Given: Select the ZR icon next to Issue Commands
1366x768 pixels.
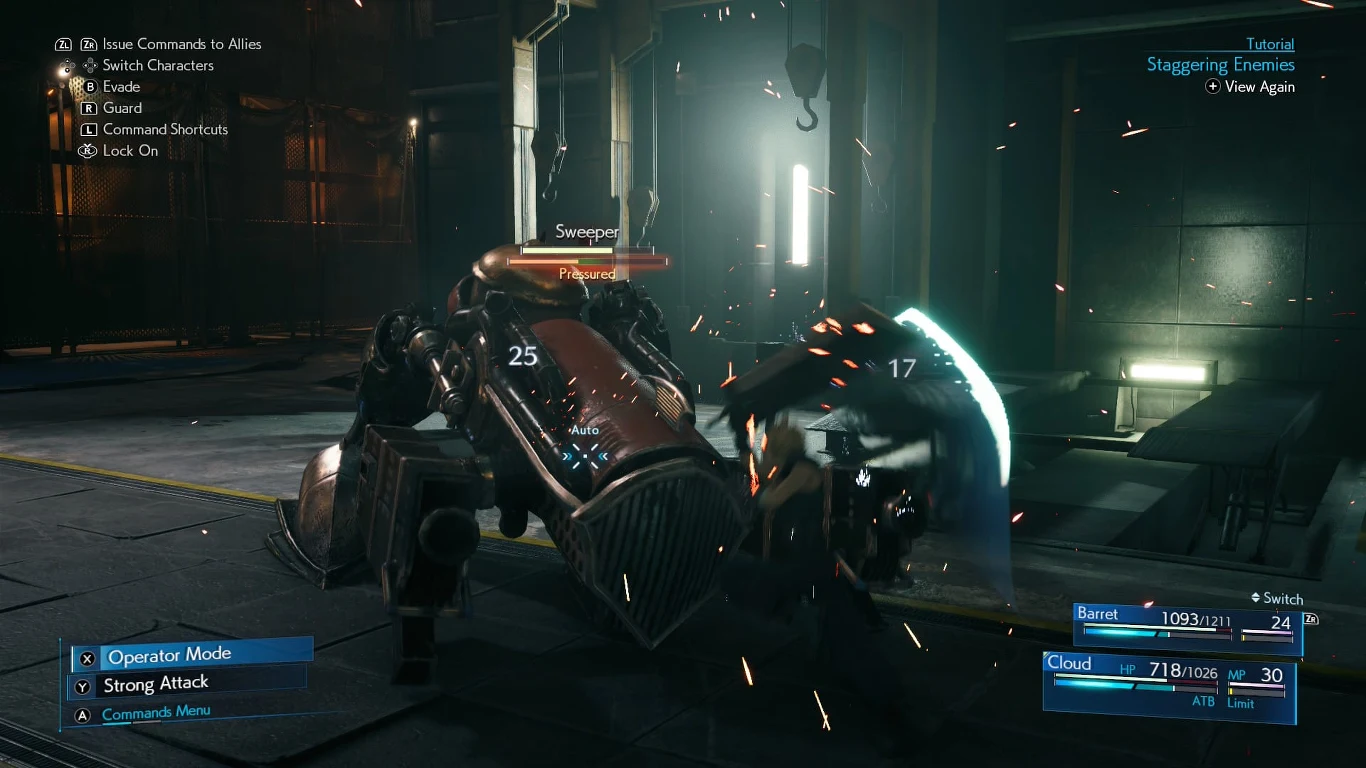Looking at the screenshot, I should point(89,45).
